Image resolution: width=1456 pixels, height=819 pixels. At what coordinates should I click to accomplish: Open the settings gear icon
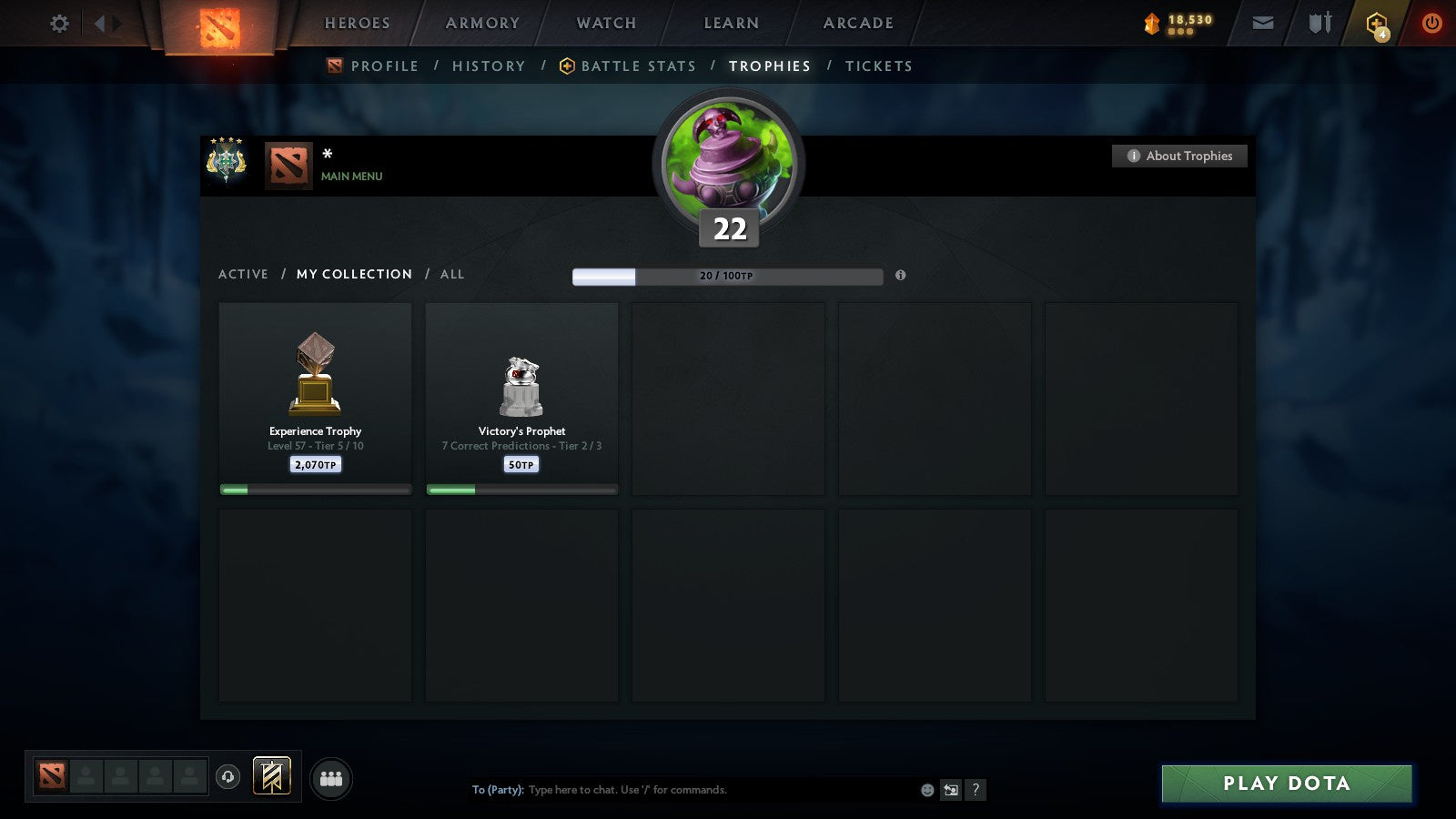[59, 23]
